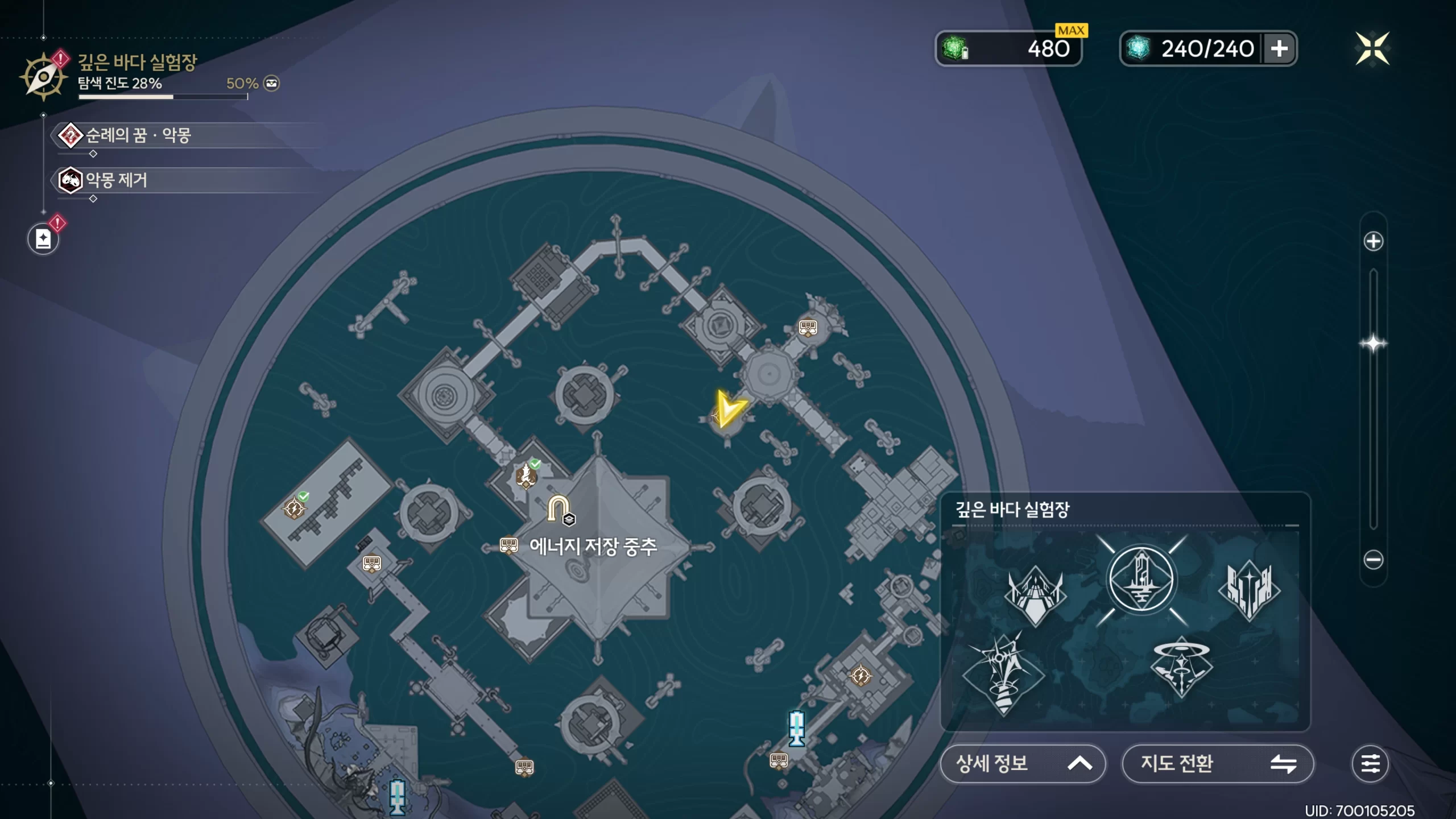
Task: Choose the halo-ringed area emblem
Action: point(1181,667)
